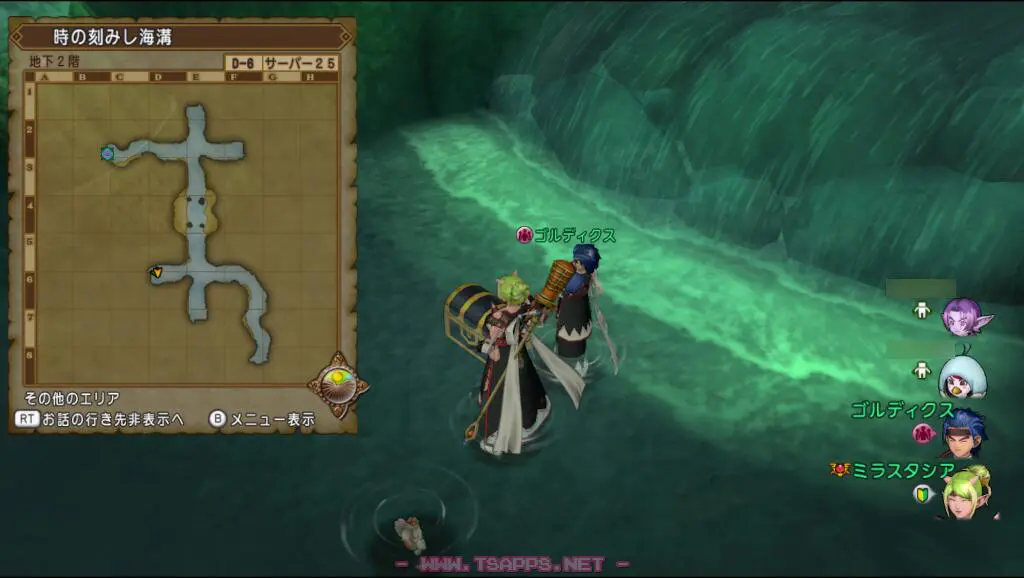Select the purple-haired elf party portrait
This screenshot has width=1024, height=578.
(x=965, y=317)
